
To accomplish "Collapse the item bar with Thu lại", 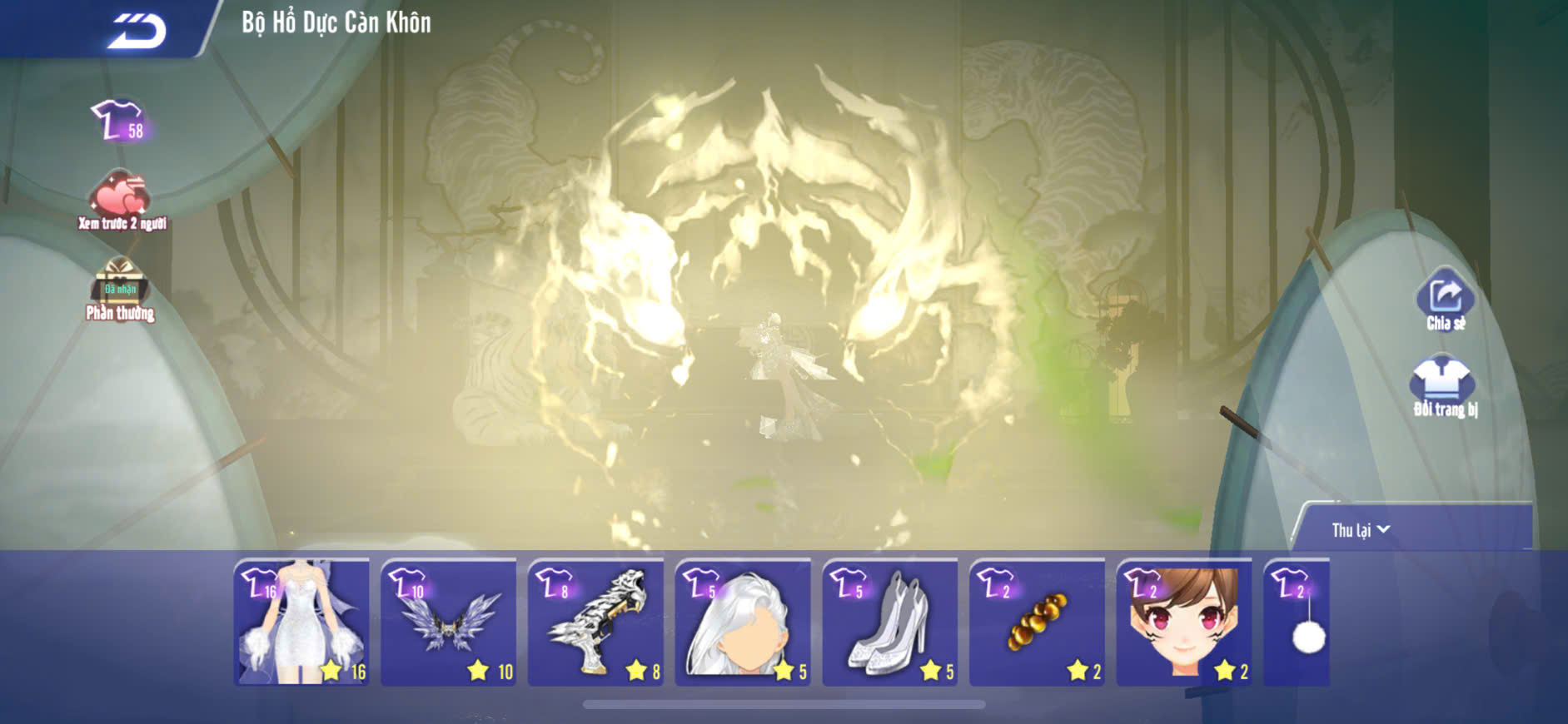I will [x=1360, y=530].
